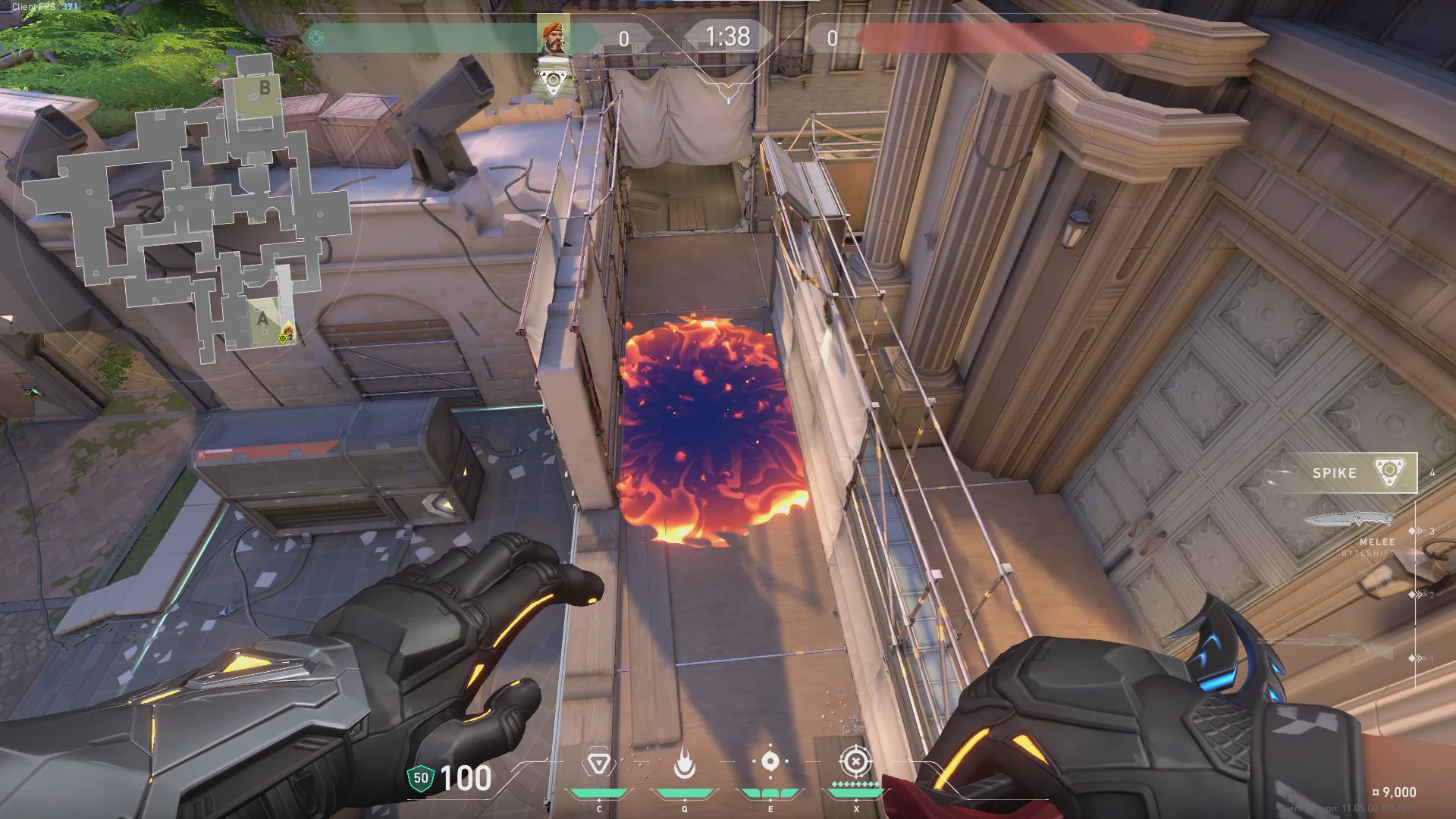1456x819 pixels.
Task: Click the B site label on minimap
Action: coord(265,88)
